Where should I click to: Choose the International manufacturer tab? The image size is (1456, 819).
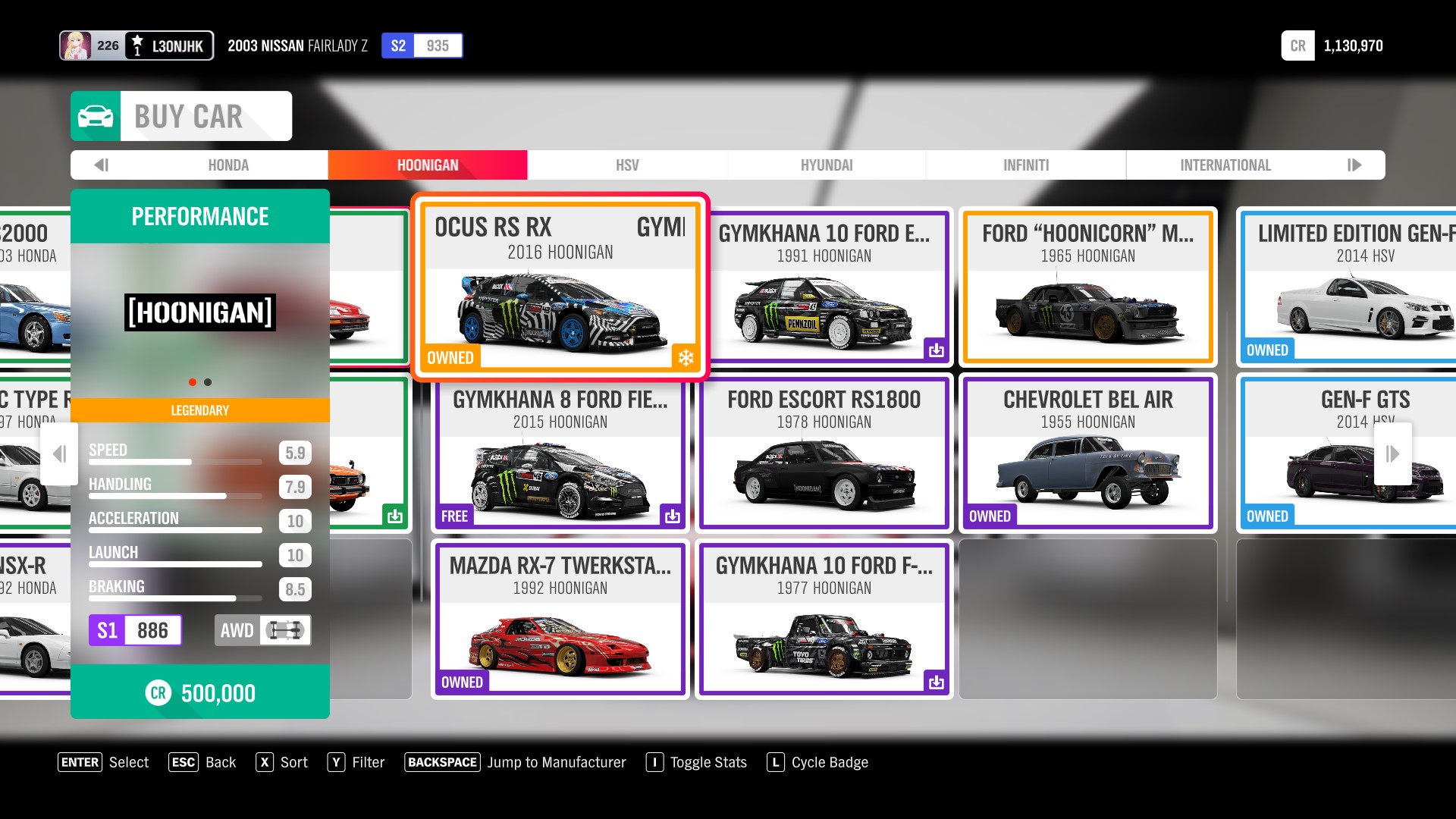(1225, 165)
